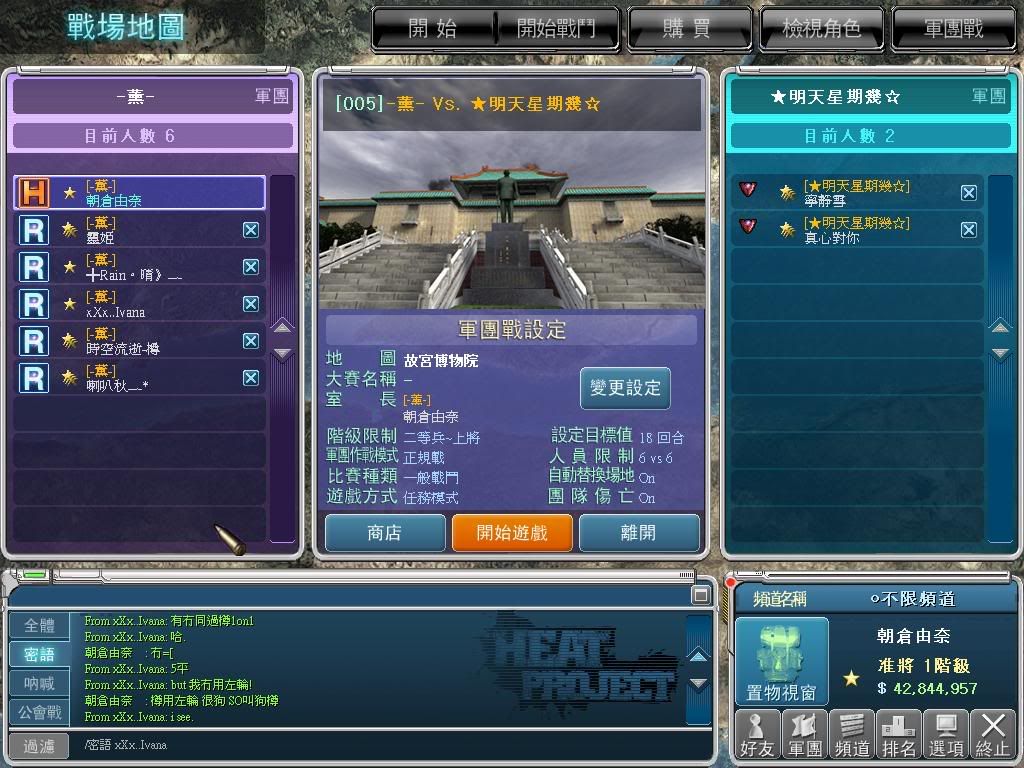Quit the game with 終止
The height and width of the screenshot is (768, 1024).
[x=993, y=732]
